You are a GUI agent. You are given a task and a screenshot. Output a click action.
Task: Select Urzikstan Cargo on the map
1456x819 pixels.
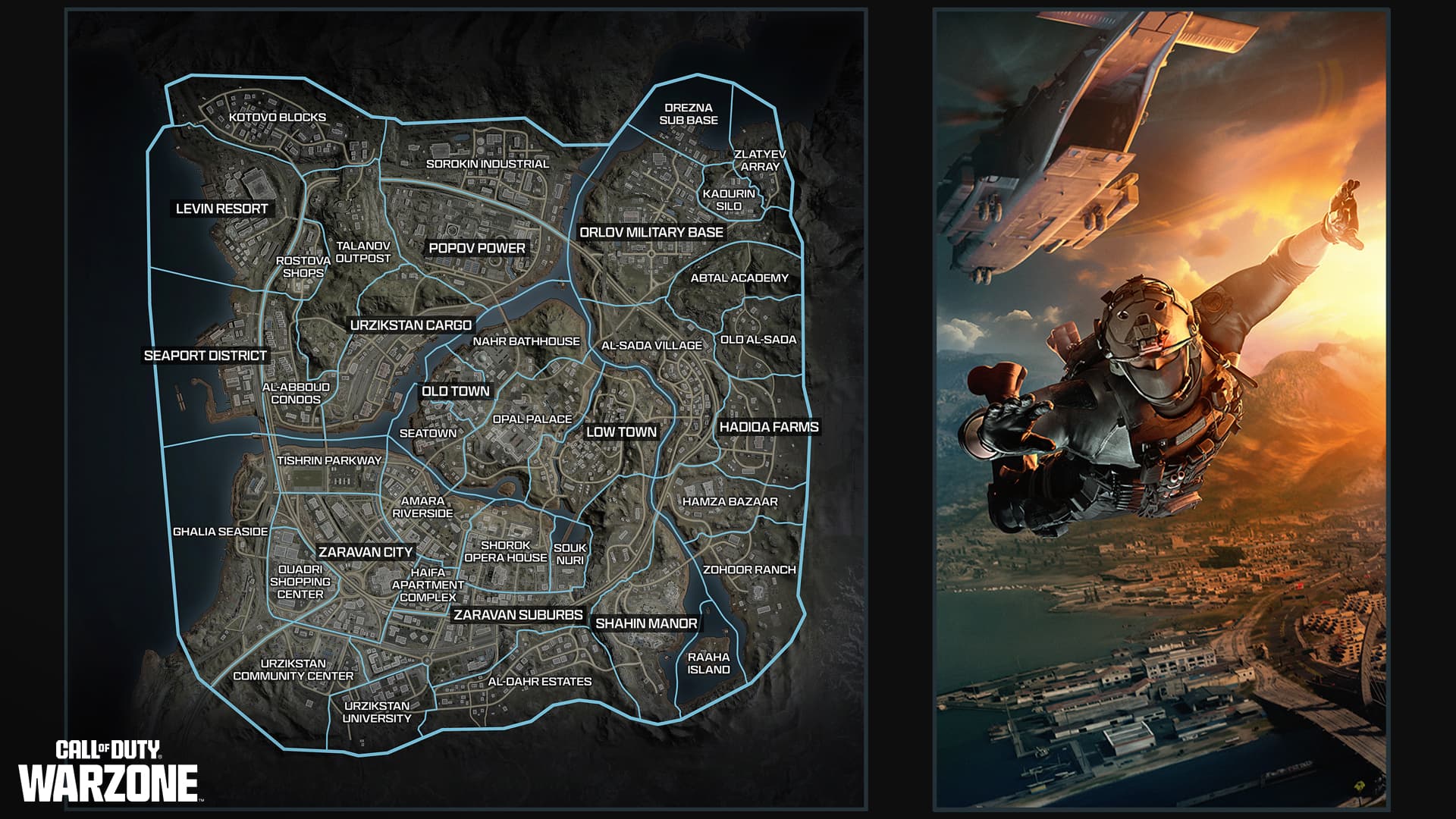[x=411, y=325]
